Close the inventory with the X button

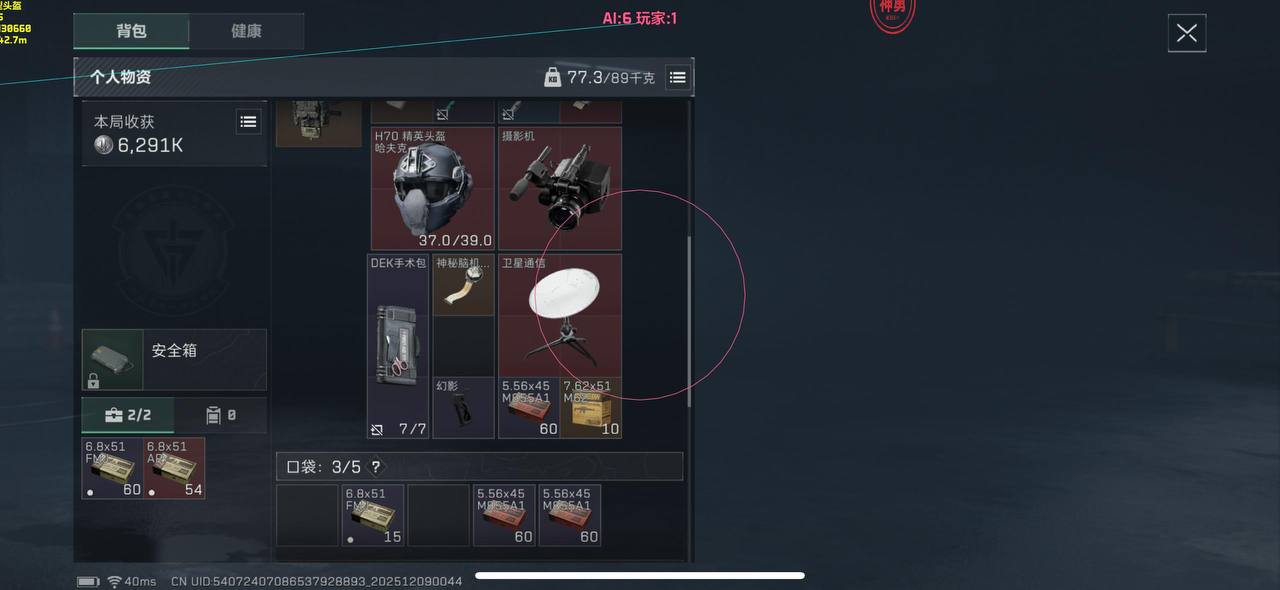[1187, 33]
